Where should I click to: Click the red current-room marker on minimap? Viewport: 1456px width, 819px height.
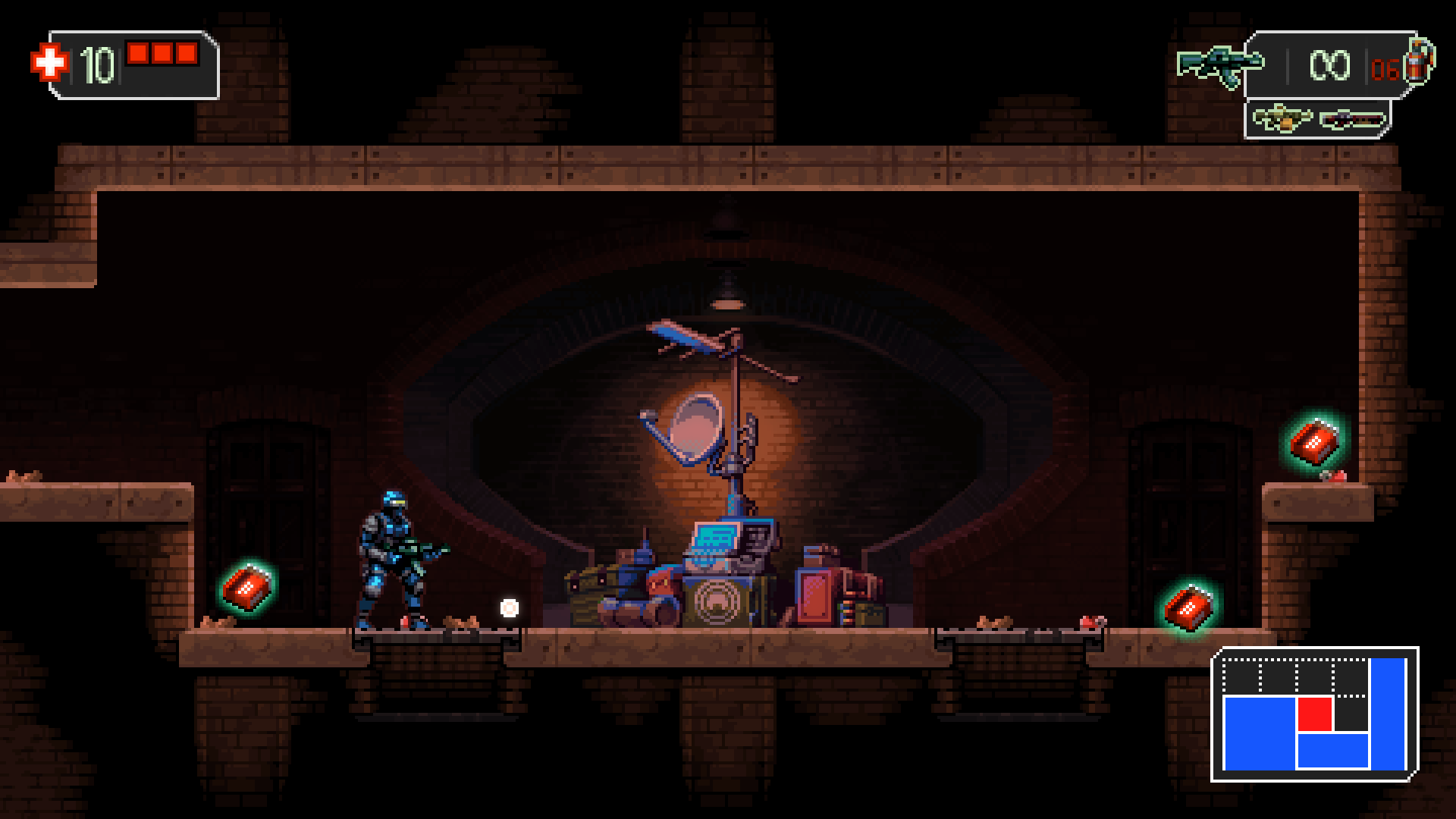1314,714
